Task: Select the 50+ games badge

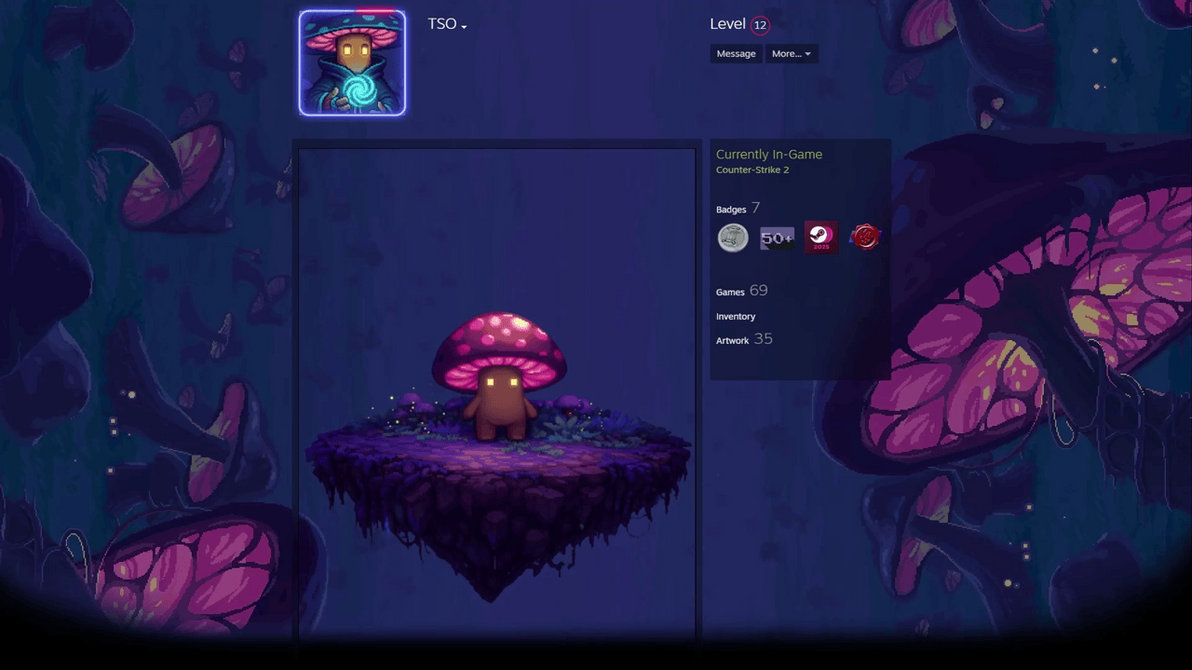Action: click(x=777, y=238)
